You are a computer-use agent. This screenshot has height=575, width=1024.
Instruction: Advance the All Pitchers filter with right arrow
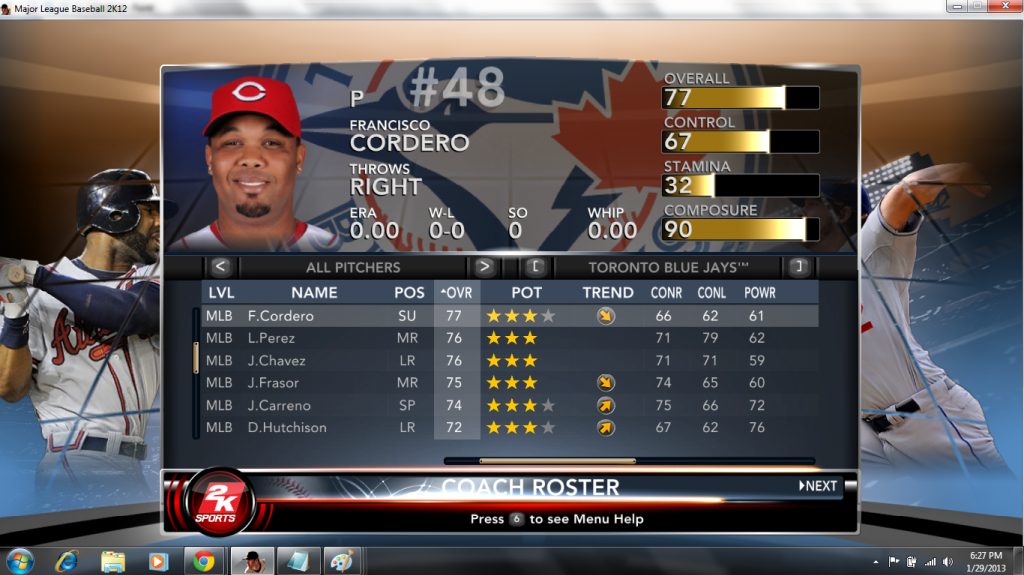(484, 267)
